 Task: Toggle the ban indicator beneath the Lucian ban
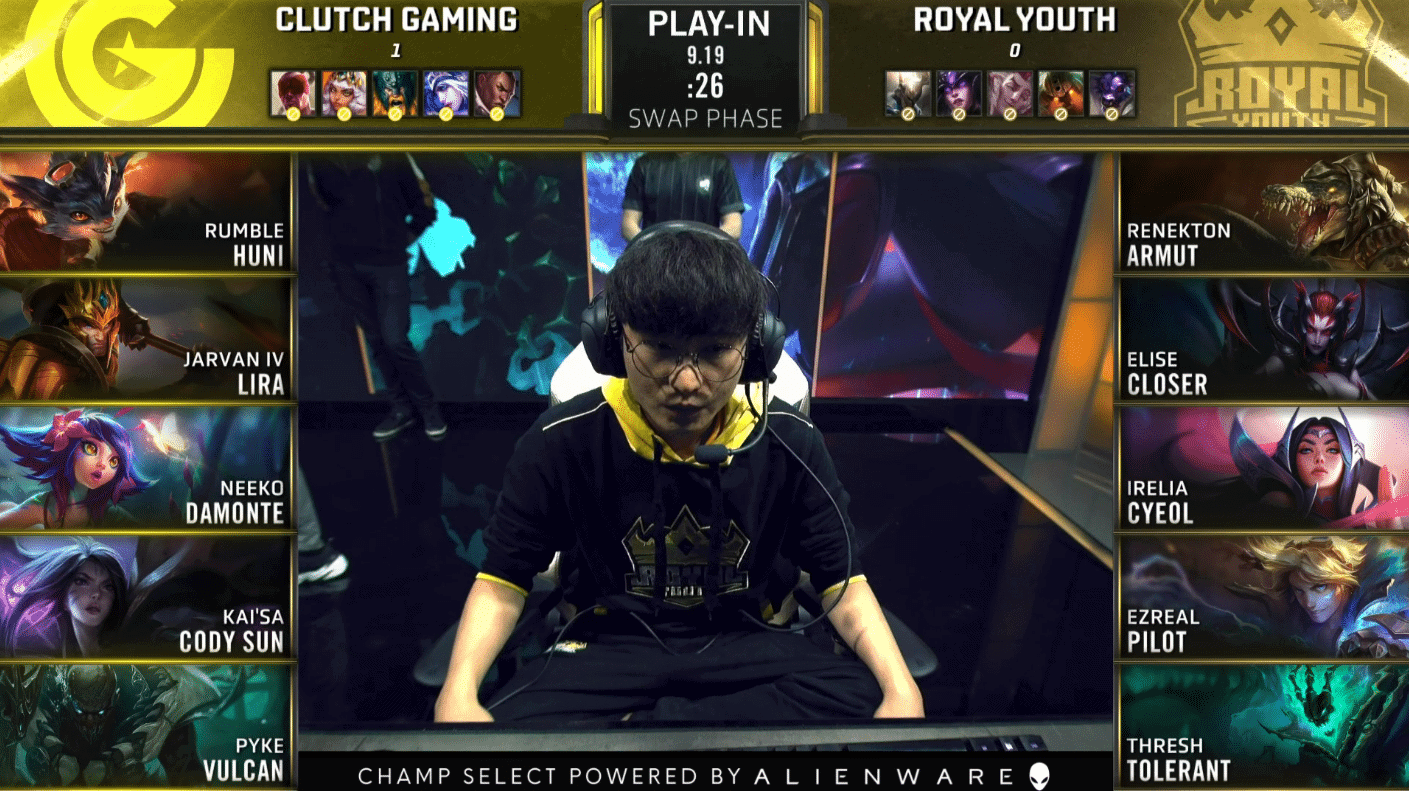(497, 113)
